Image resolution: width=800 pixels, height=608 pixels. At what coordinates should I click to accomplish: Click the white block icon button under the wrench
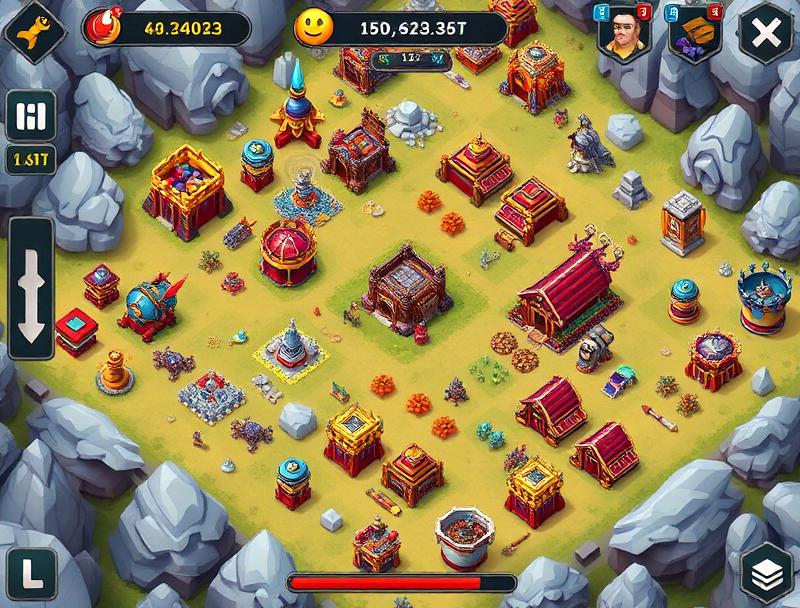tap(29, 117)
